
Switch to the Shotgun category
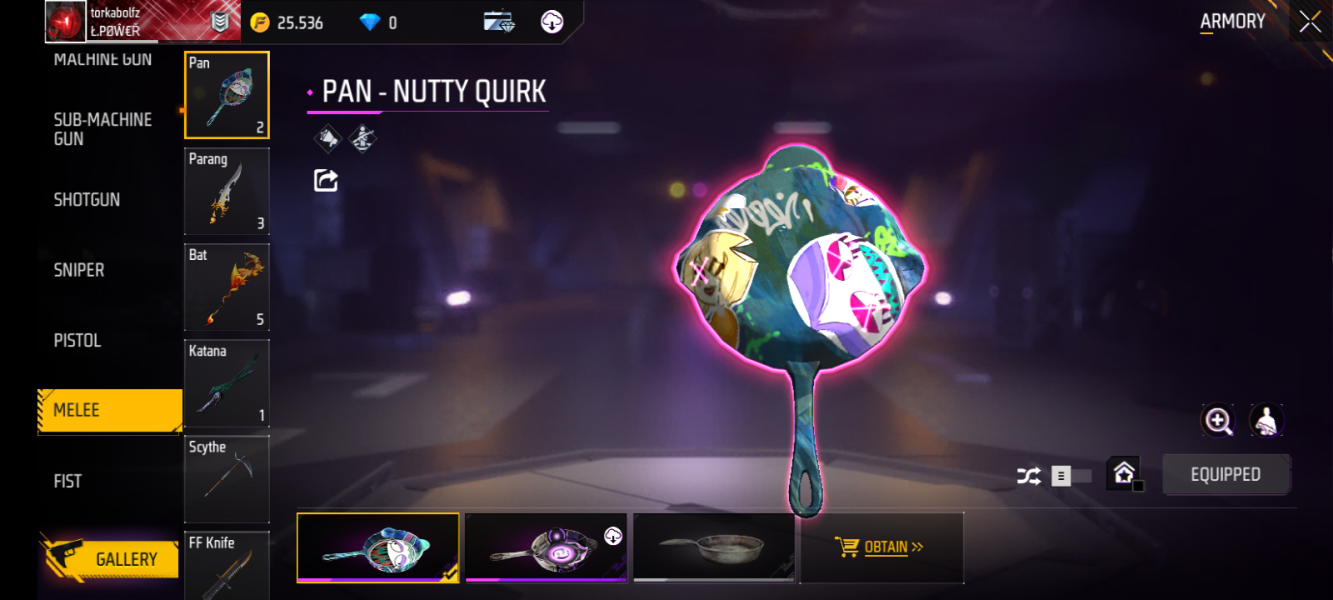[87, 200]
